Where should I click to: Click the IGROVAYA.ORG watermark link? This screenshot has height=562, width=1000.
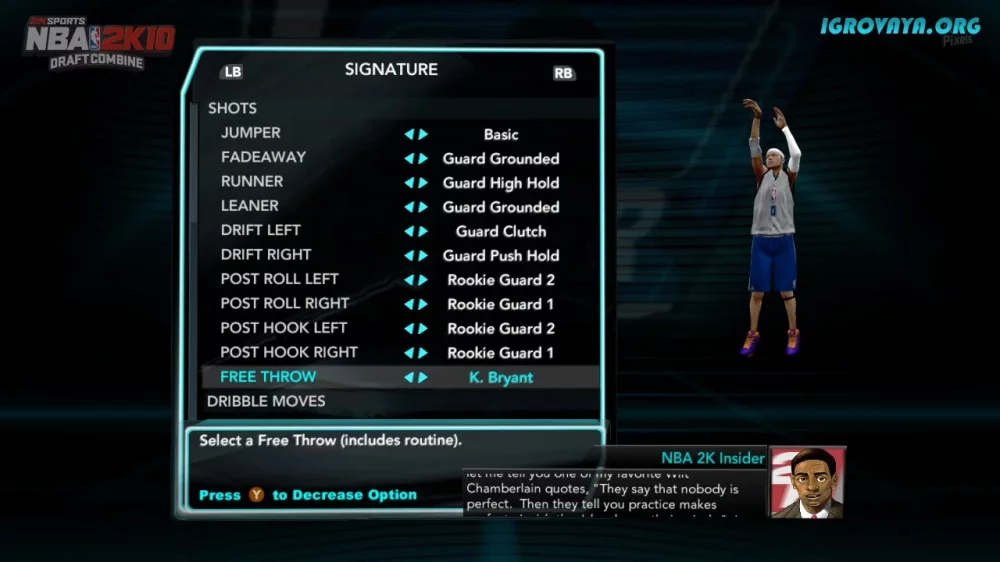pyautogui.click(x=901, y=26)
